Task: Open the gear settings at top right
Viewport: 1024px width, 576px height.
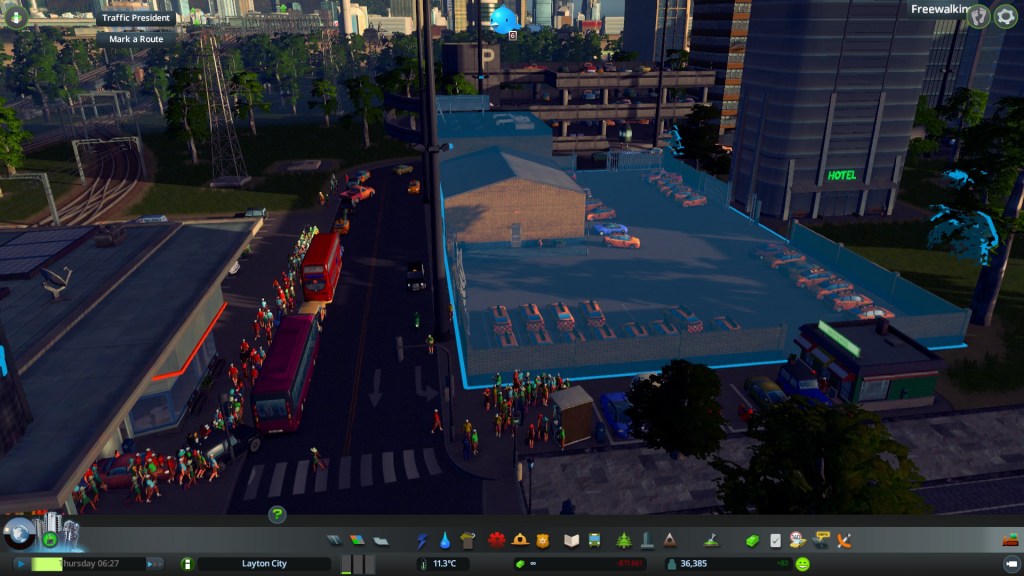Action: pyautogui.click(x=1005, y=16)
